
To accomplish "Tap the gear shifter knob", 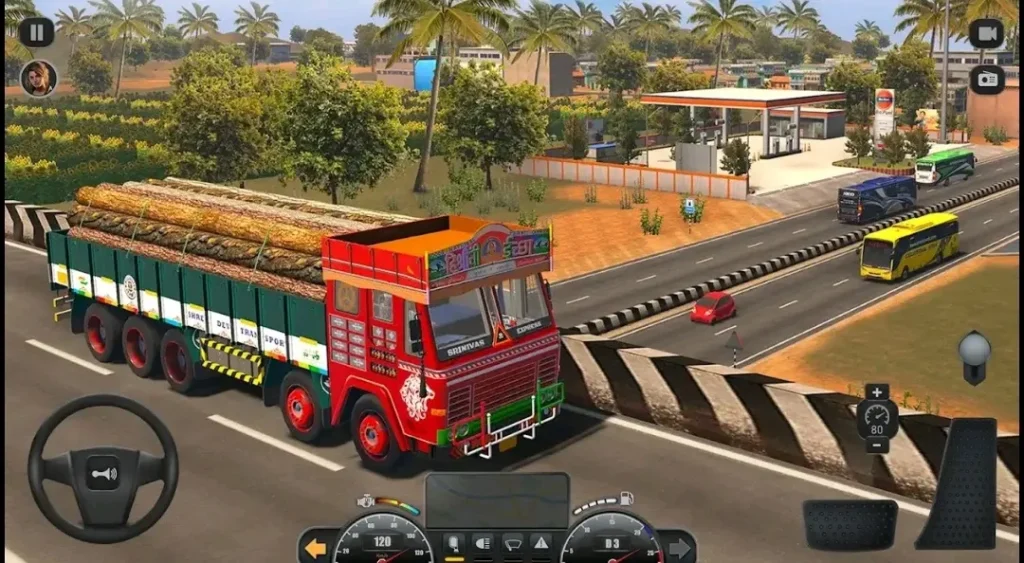I will pyautogui.click(x=974, y=352).
